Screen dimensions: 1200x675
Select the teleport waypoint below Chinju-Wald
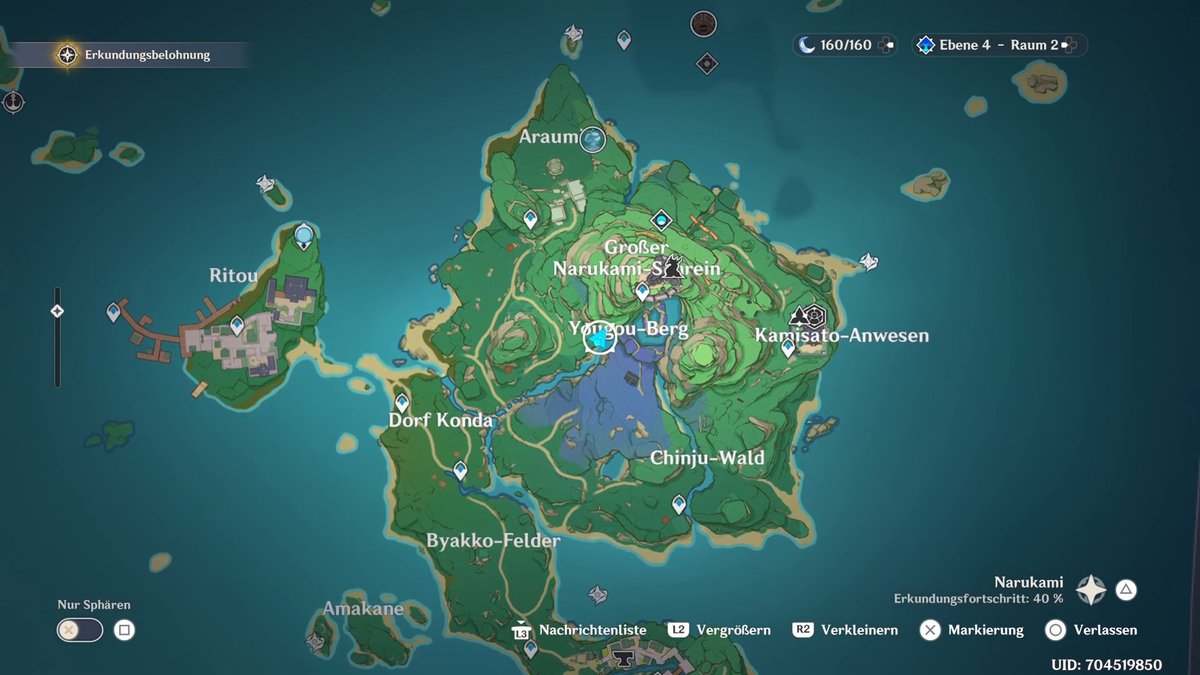coord(679,504)
